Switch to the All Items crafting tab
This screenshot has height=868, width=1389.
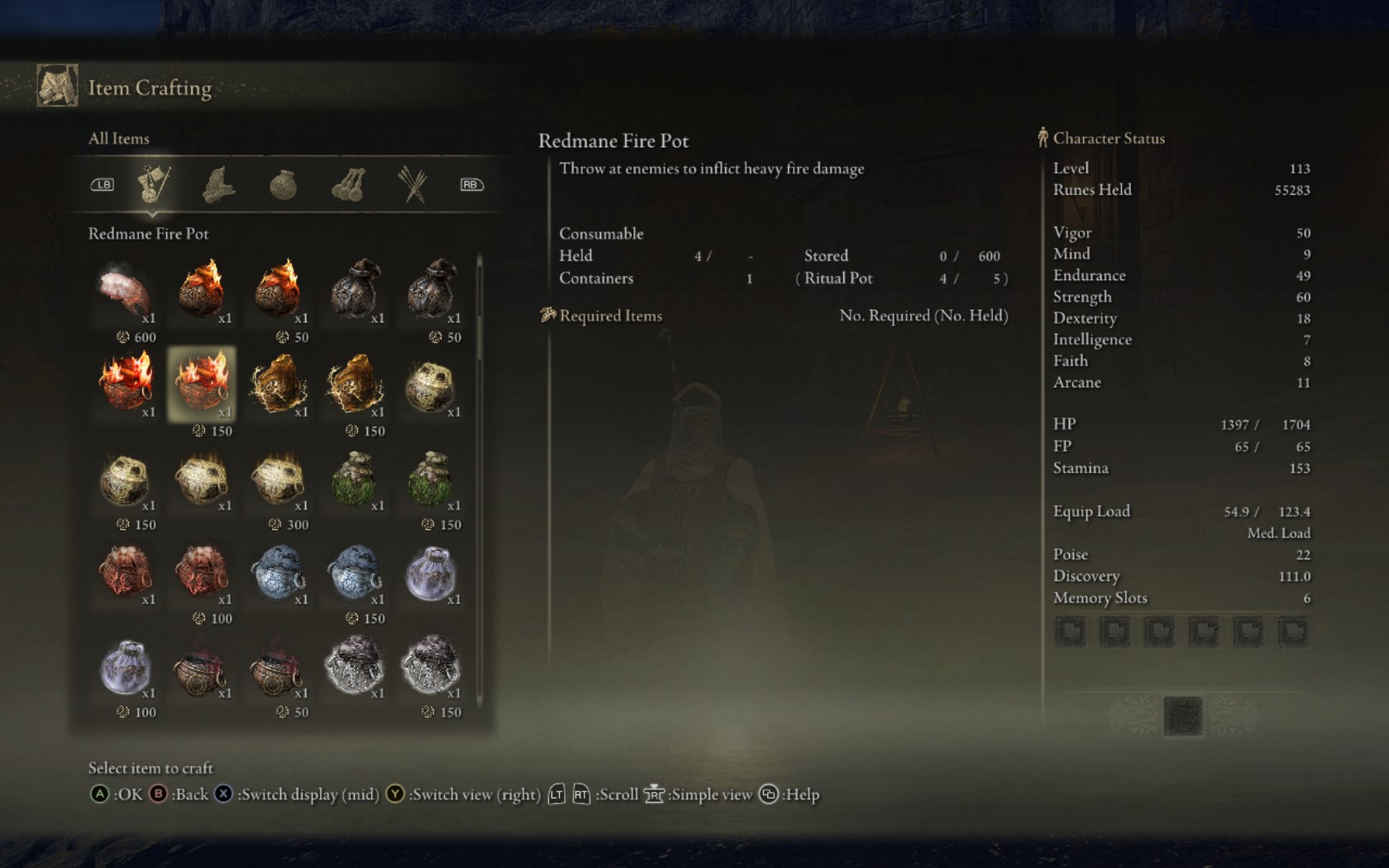click(154, 184)
